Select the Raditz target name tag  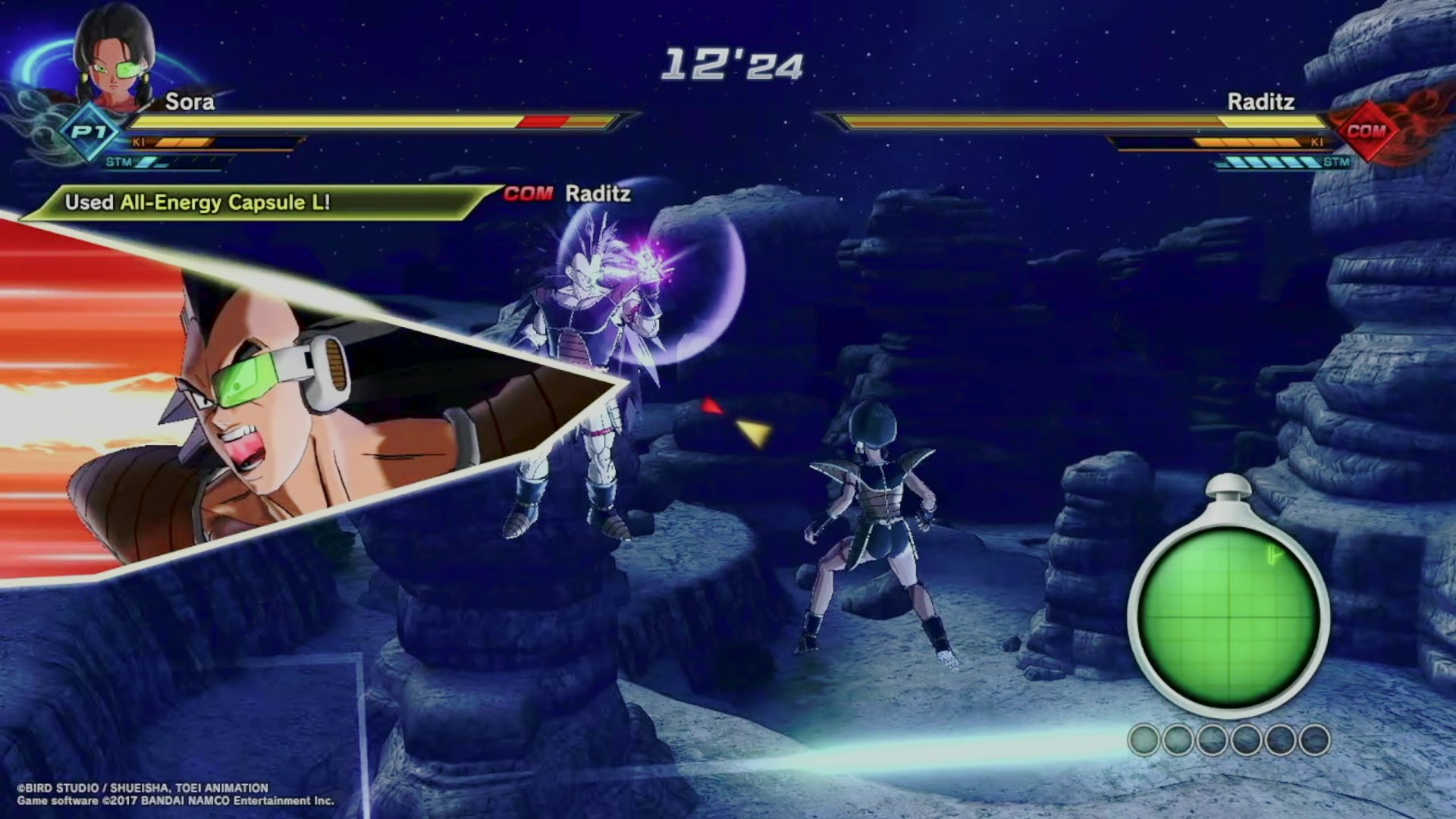pos(569,194)
